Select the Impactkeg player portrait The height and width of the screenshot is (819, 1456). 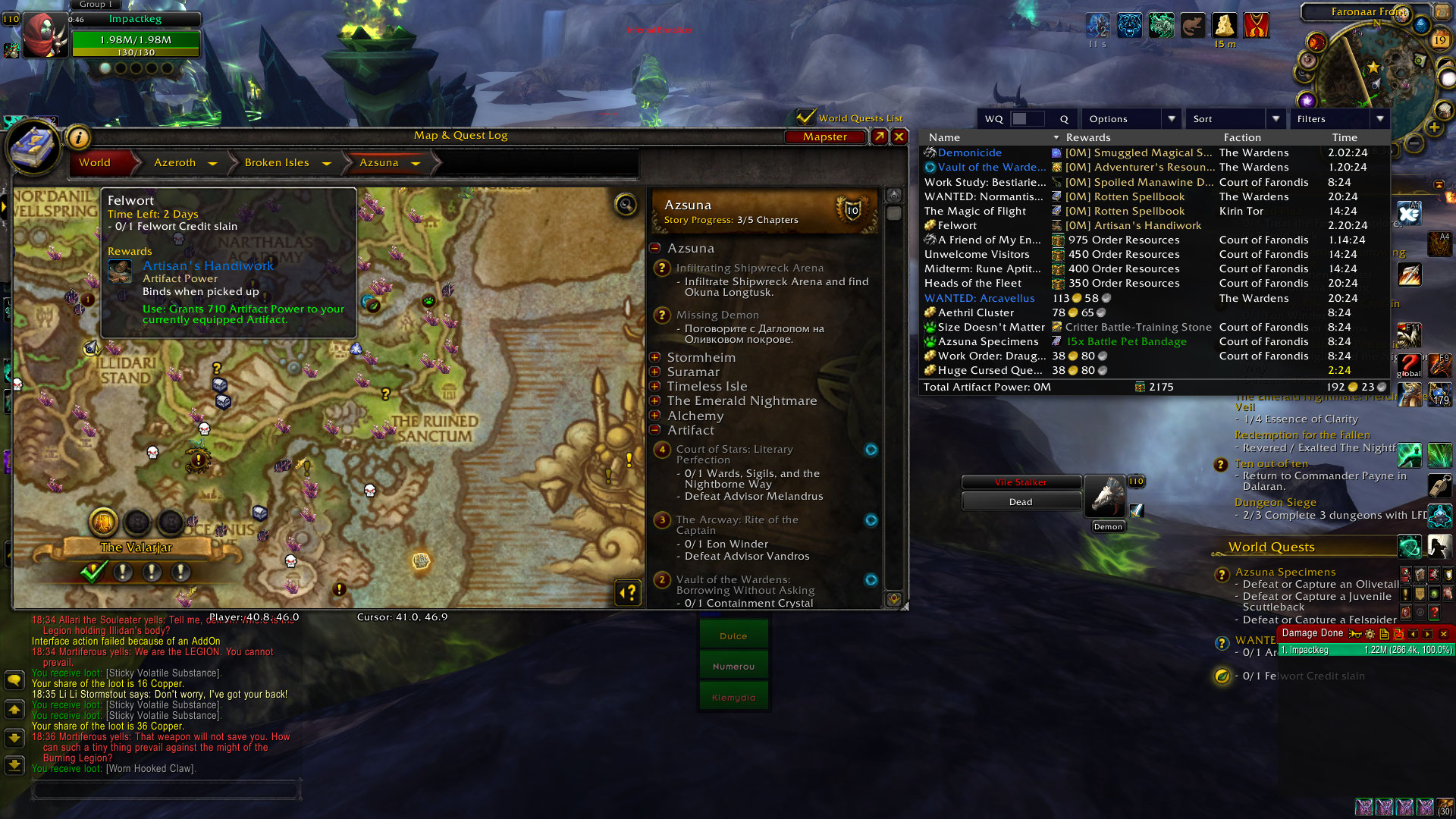click(44, 35)
